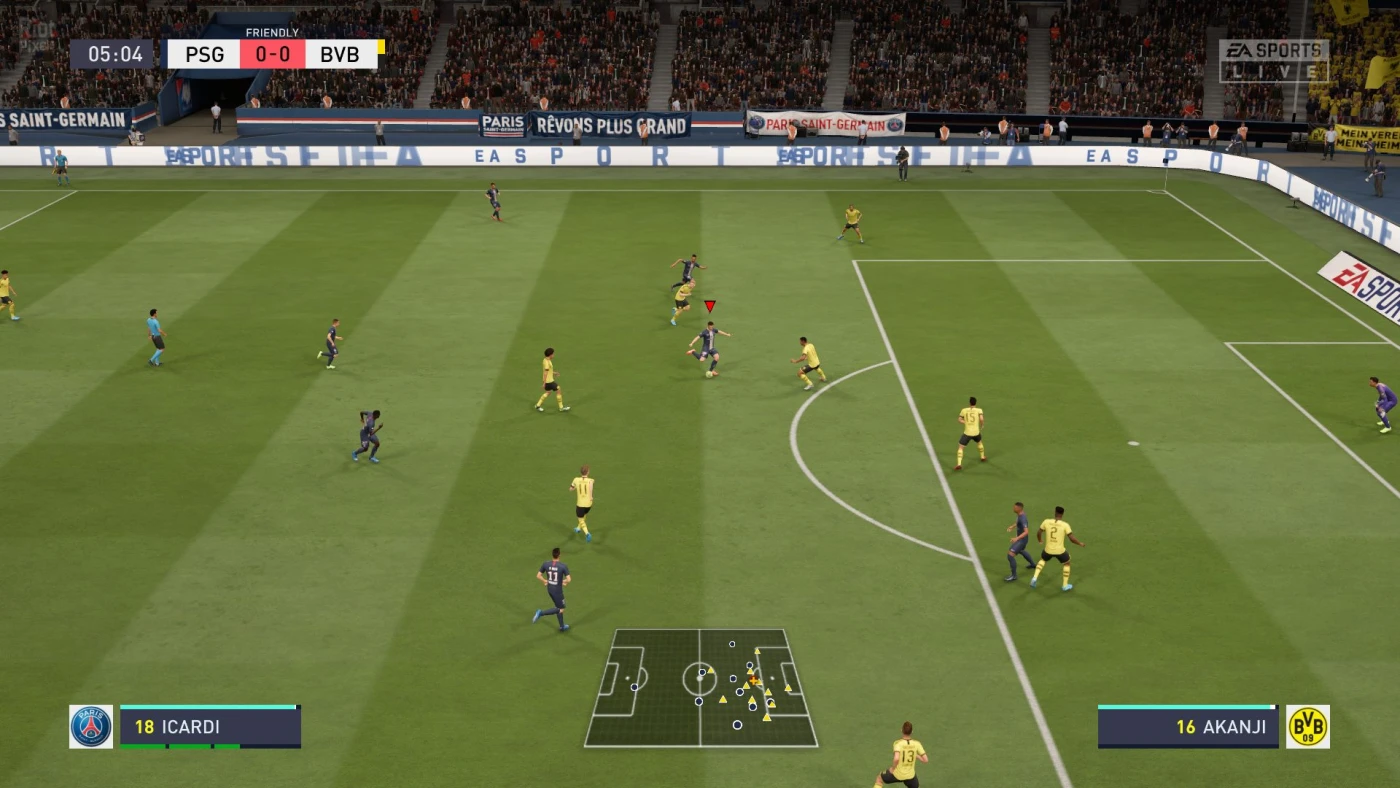The image size is (1400, 788).
Task: Click the pitch radar minimap
Action: (x=700, y=688)
